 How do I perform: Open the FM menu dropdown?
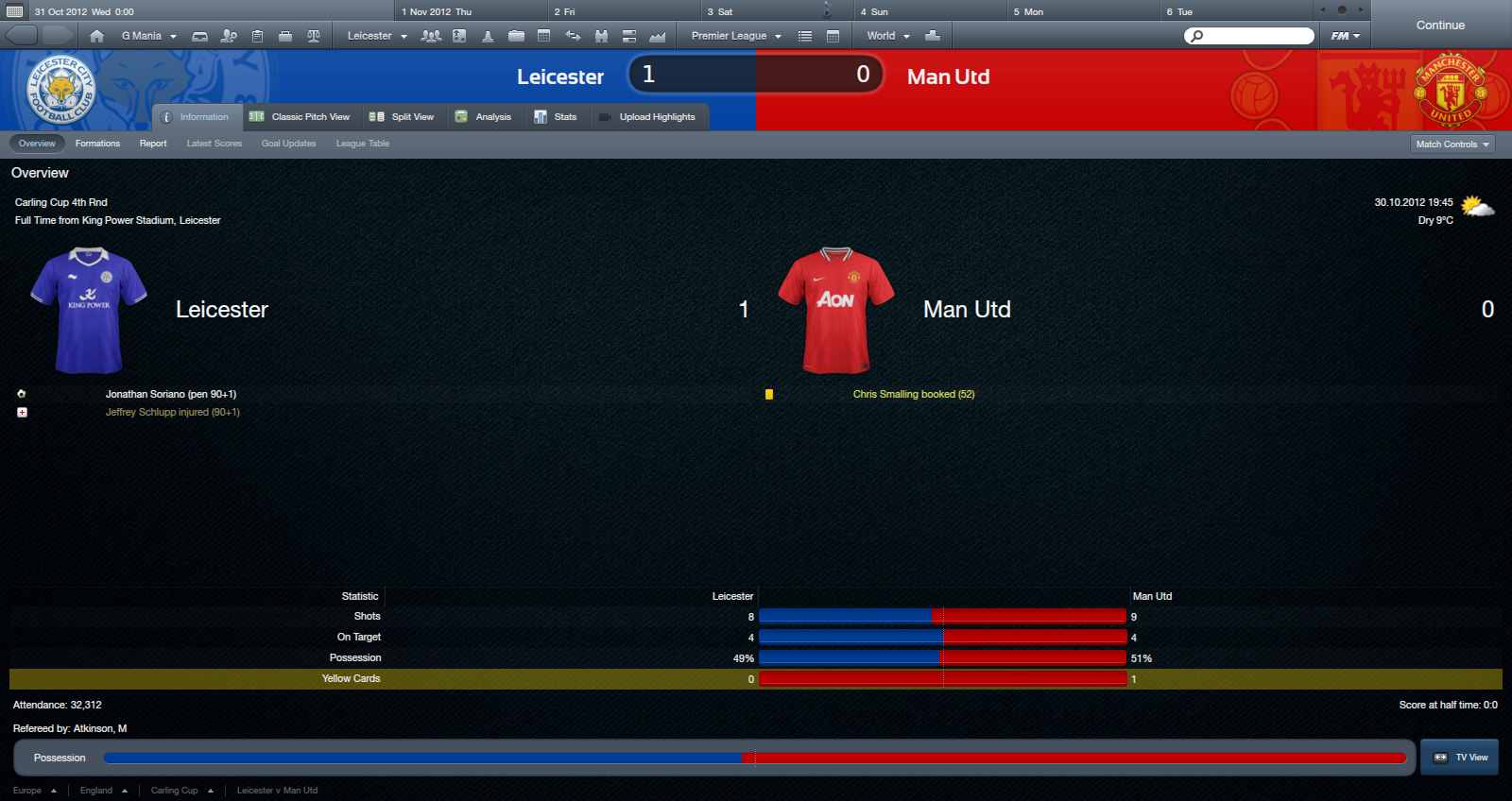(x=1345, y=36)
